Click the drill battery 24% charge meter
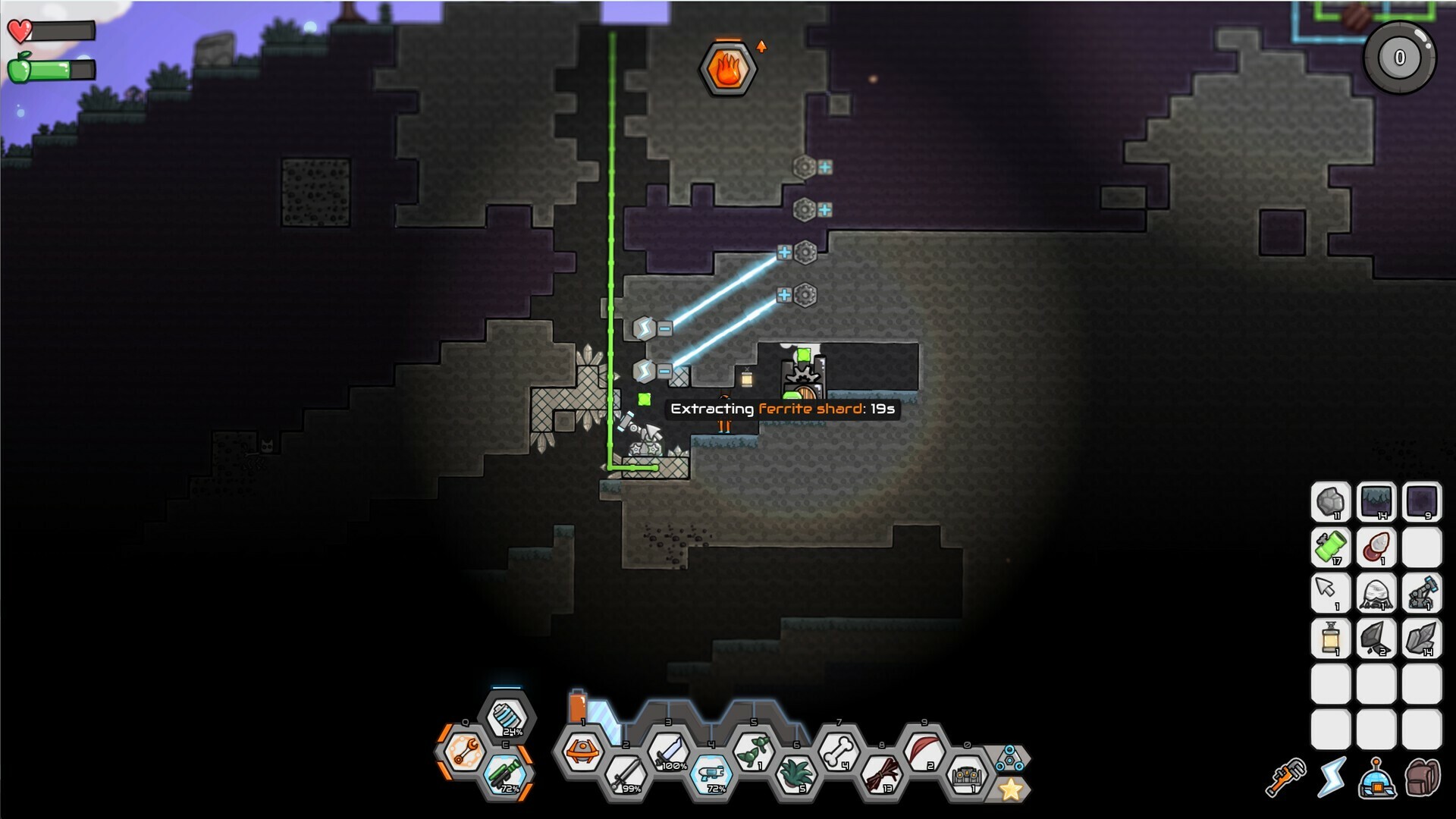This screenshot has height=819, width=1456. click(506, 715)
